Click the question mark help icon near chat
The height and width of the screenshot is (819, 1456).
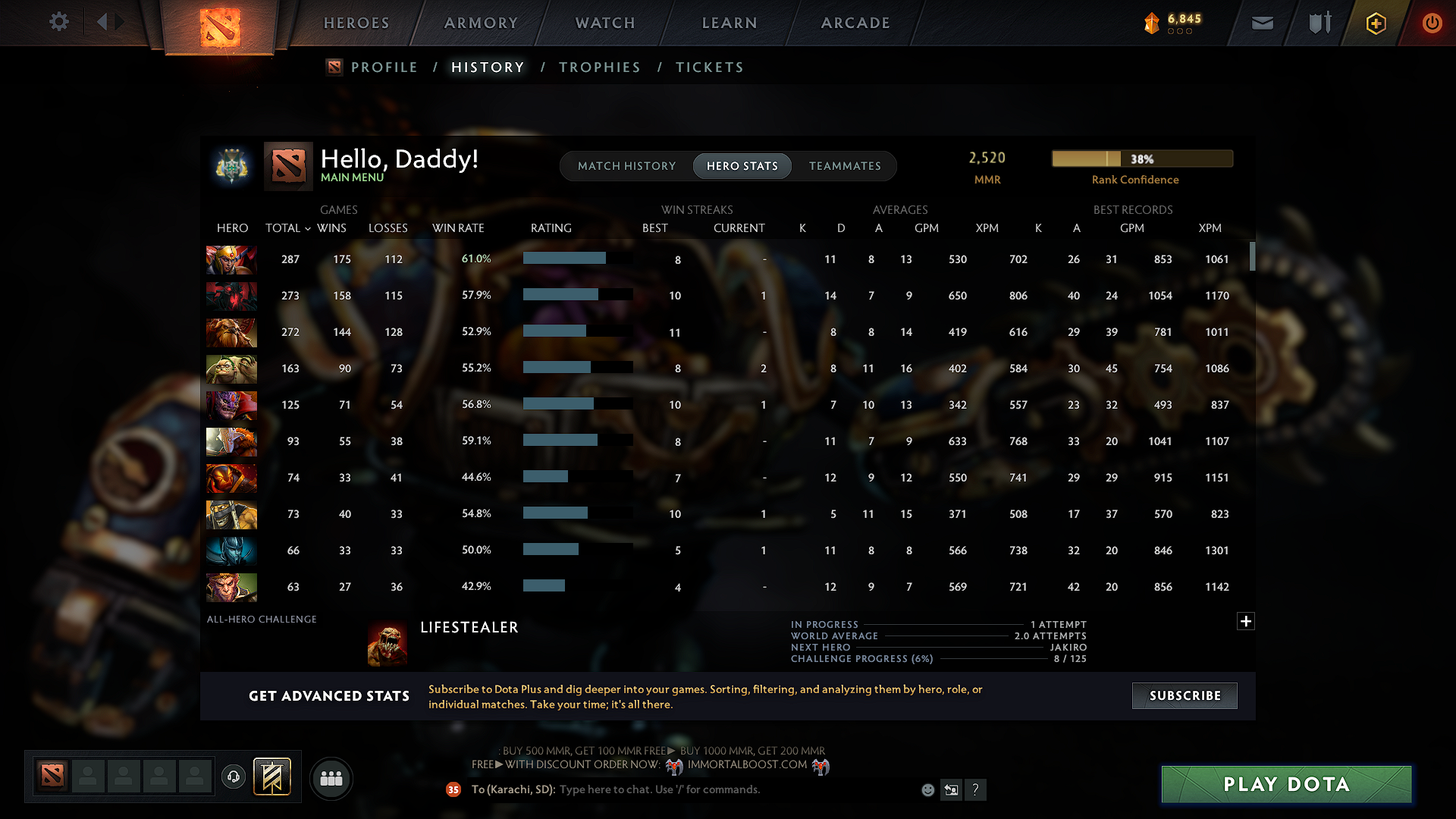coord(976,789)
